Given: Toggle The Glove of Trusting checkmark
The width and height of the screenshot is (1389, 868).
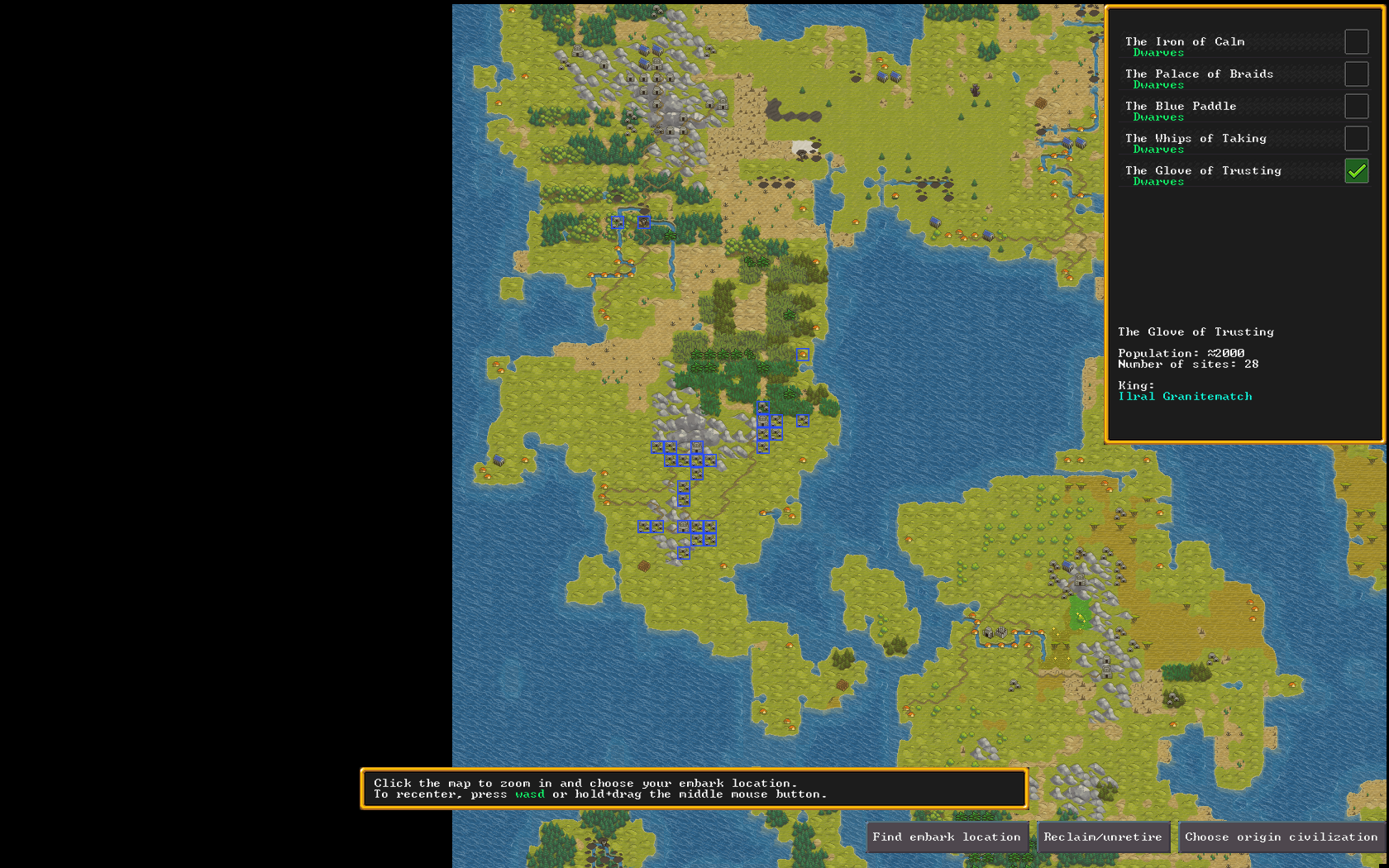Looking at the screenshot, I should pos(1356,171).
